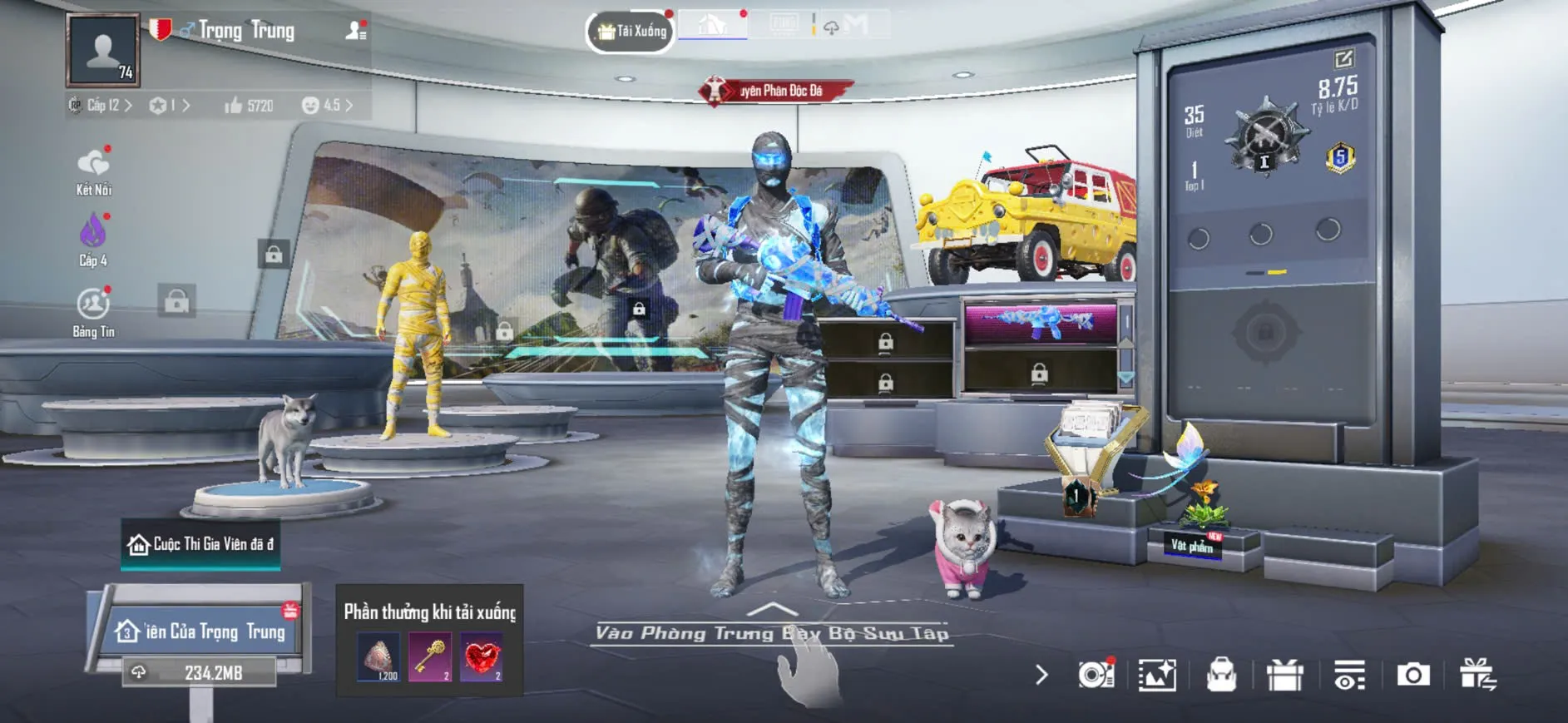Image resolution: width=1568 pixels, height=723 pixels.
Task: Select the home showroom tab at top
Action: pos(712,26)
